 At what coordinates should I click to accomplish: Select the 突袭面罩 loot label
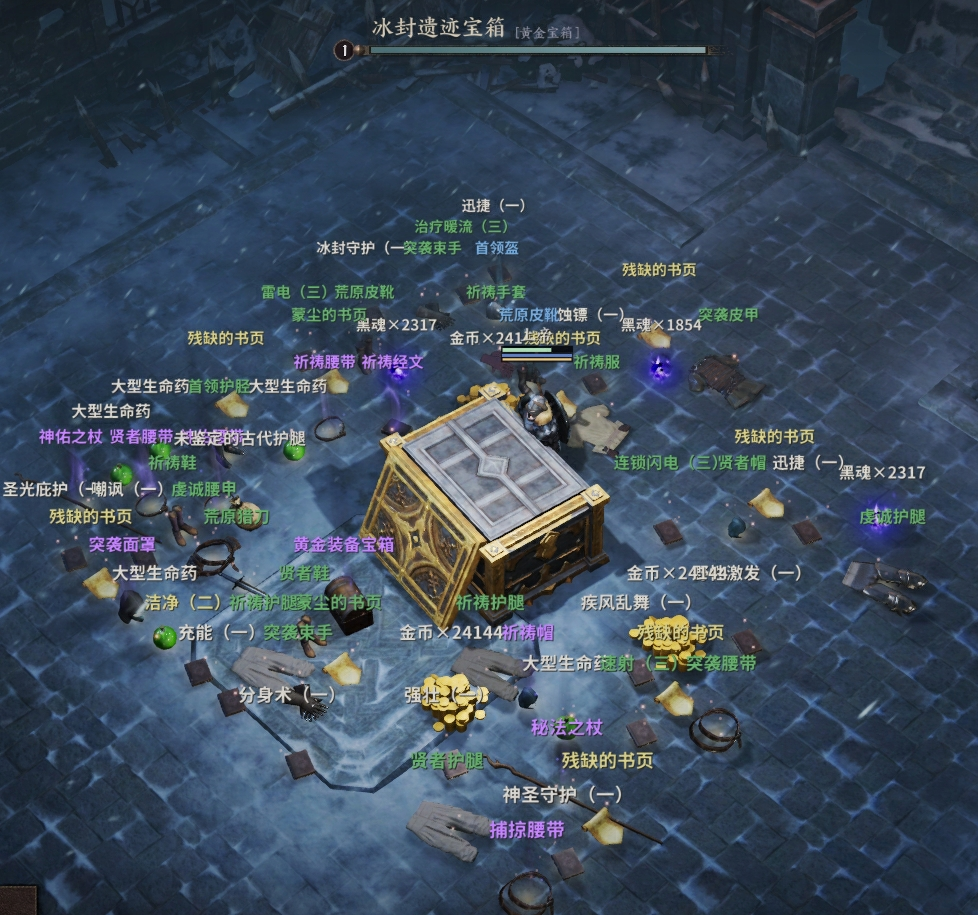click(122, 545)
